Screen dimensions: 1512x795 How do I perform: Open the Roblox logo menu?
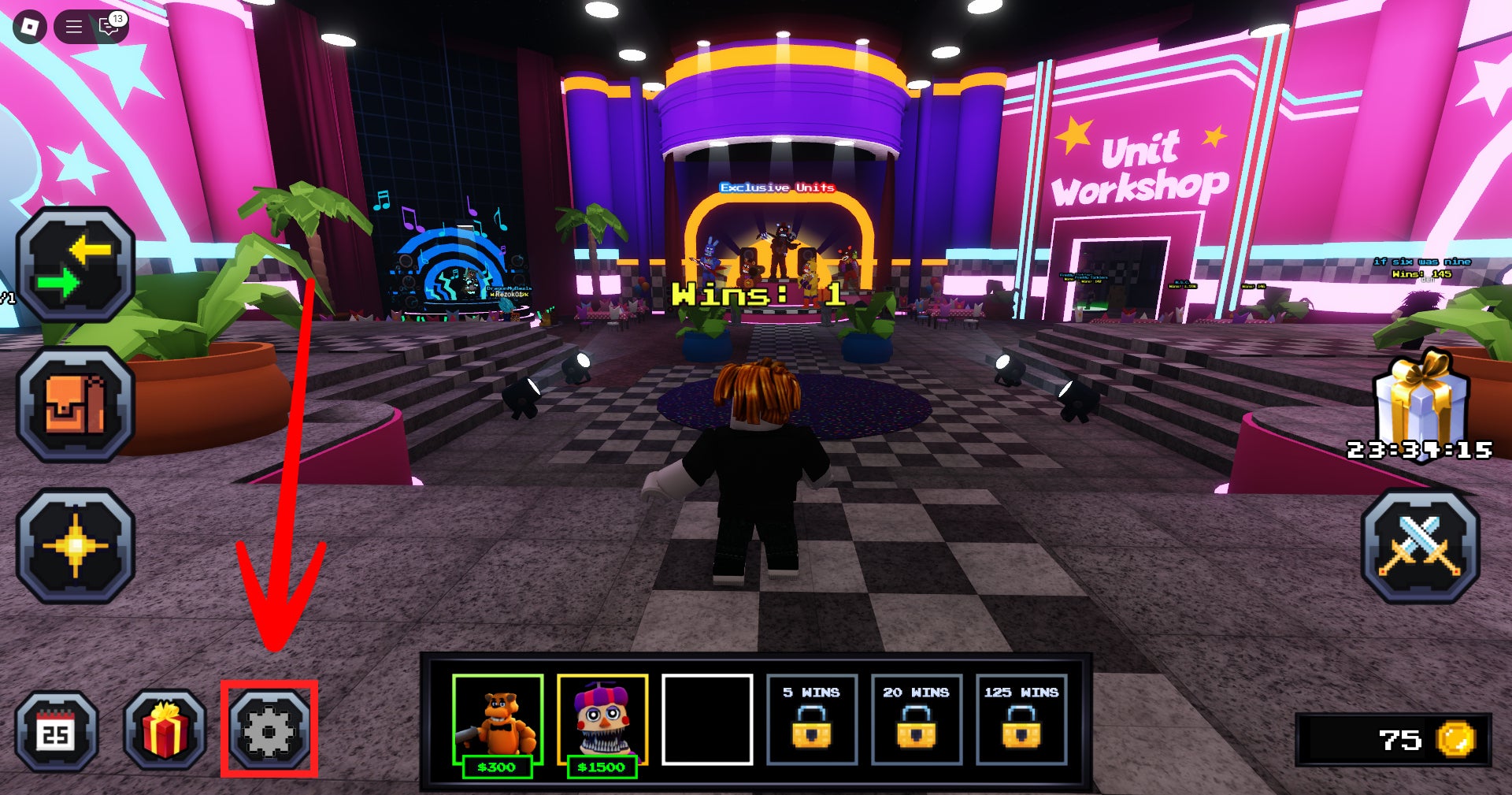[x=30, y=27]
